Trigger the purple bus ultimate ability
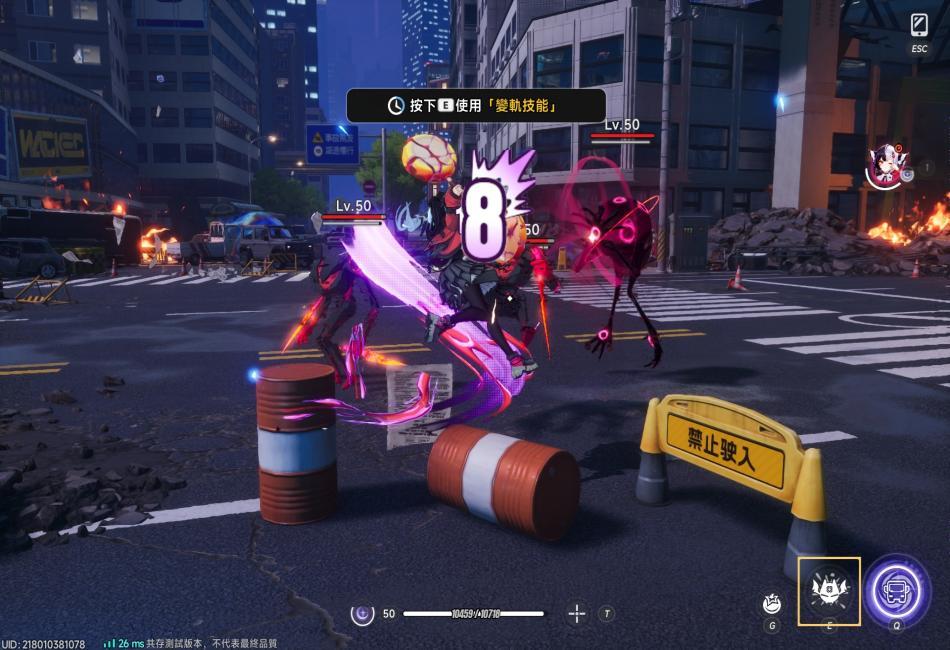 898,590
